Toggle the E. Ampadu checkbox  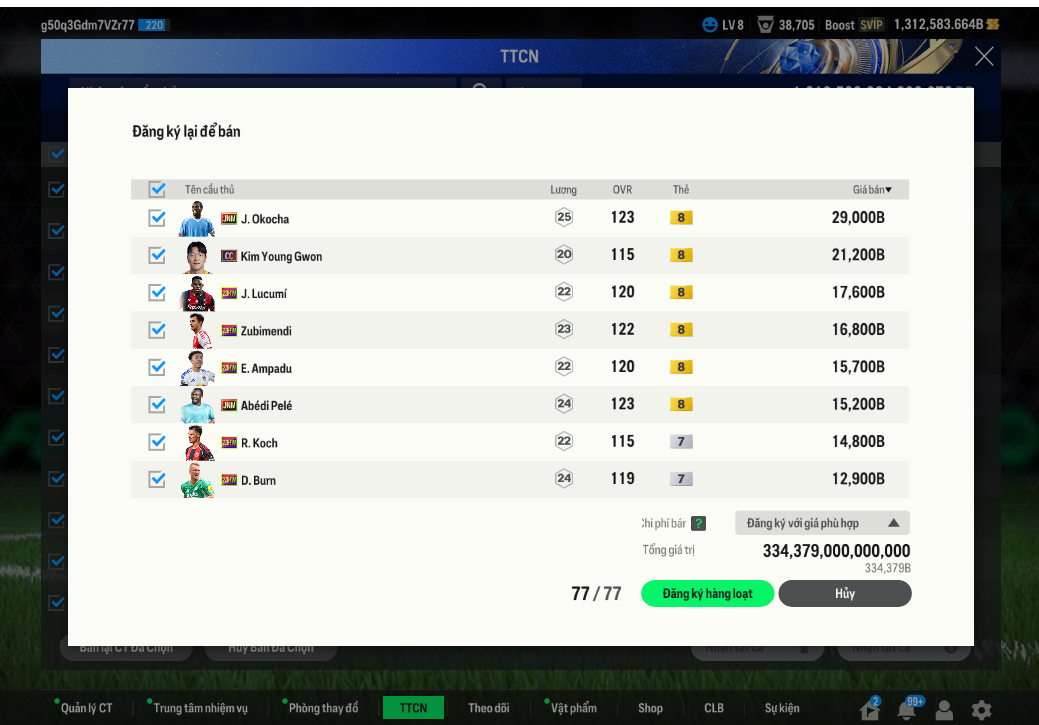[x=157, y=367]
